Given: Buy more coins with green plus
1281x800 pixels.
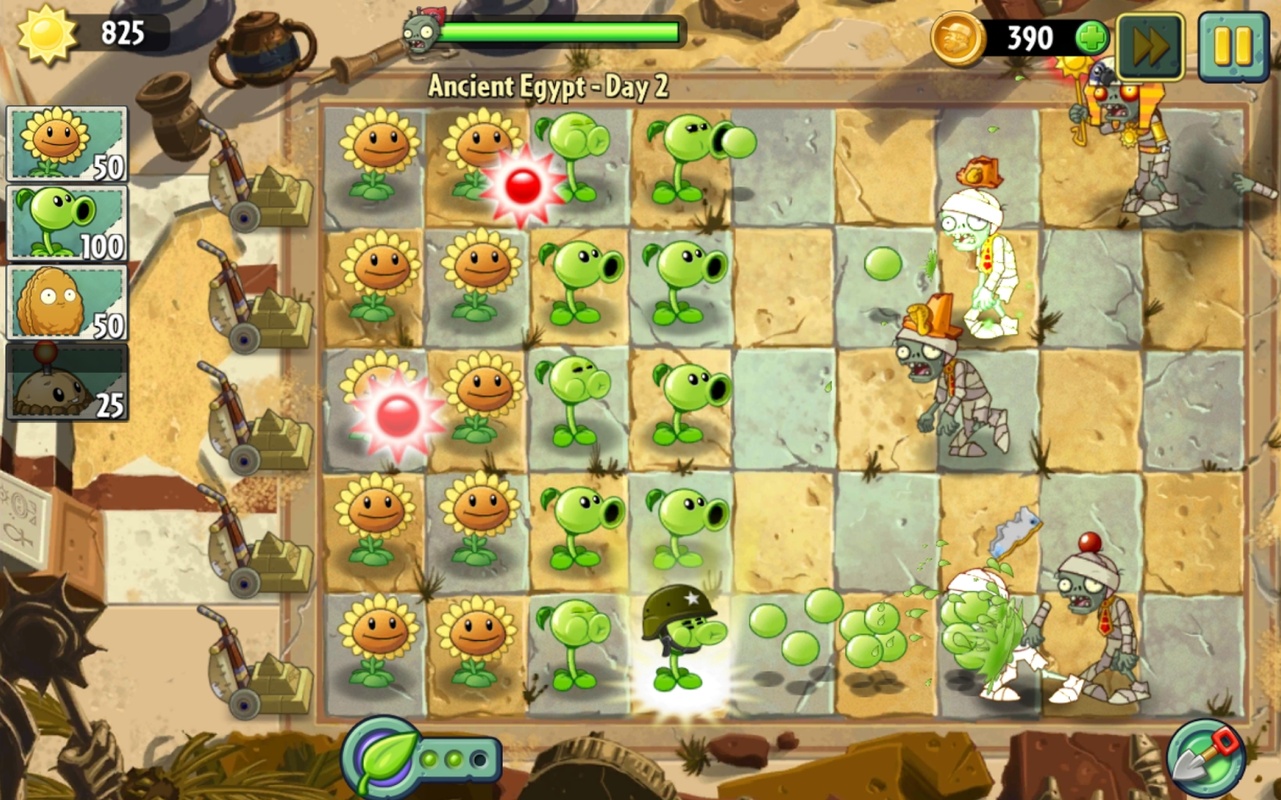Looking at the screenshot, I should pos(1091,39).
